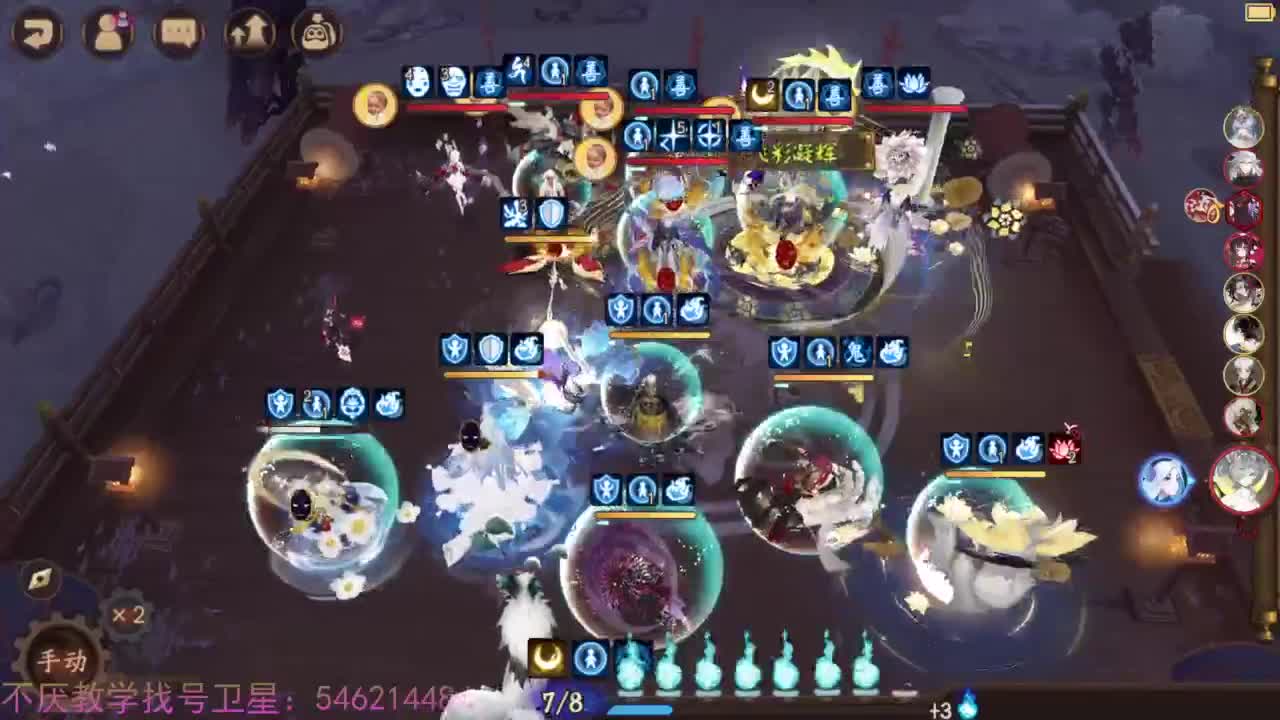Image resolution: width=1280 pixels, height=720 pixels.
Task: Click the crescent moon onmyoji icon in bottom bar
Action: click(x=545, y=658)
